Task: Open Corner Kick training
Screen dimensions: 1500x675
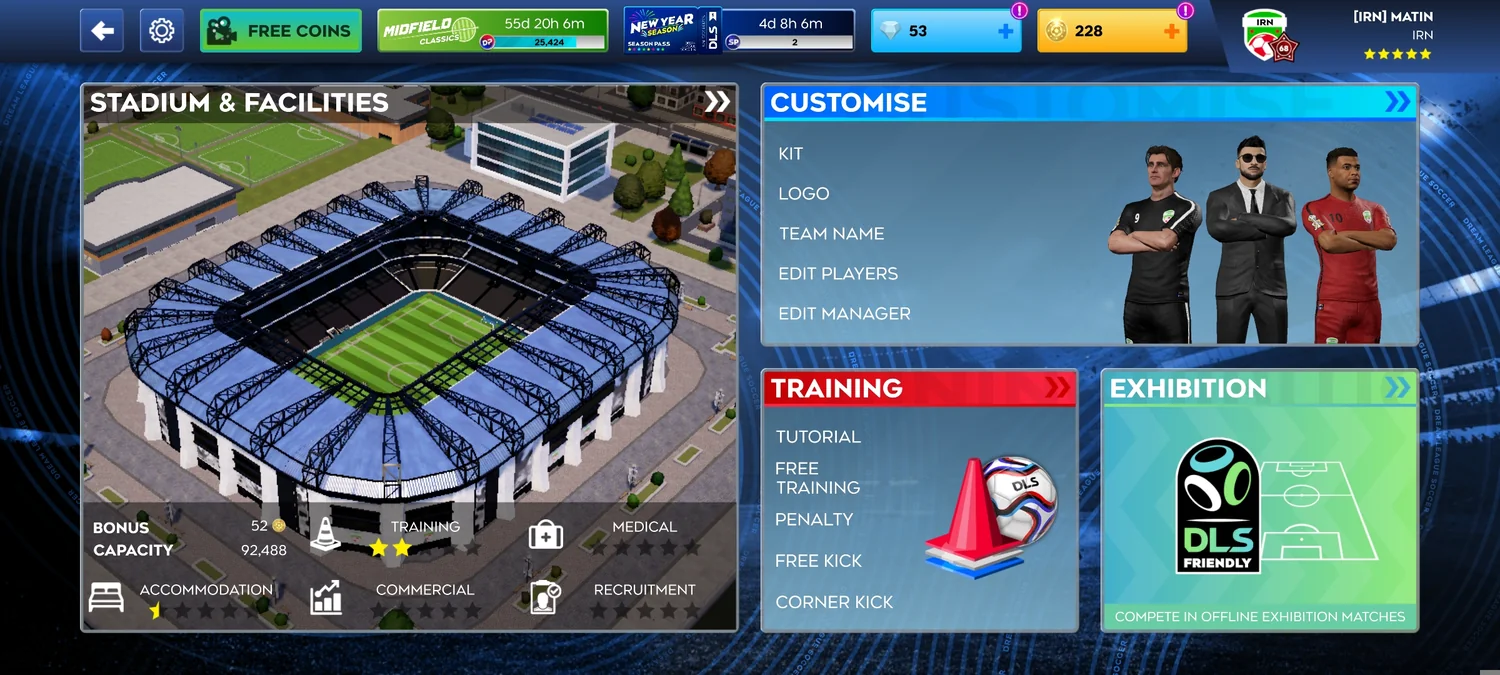Action: [x=834, y=602]
